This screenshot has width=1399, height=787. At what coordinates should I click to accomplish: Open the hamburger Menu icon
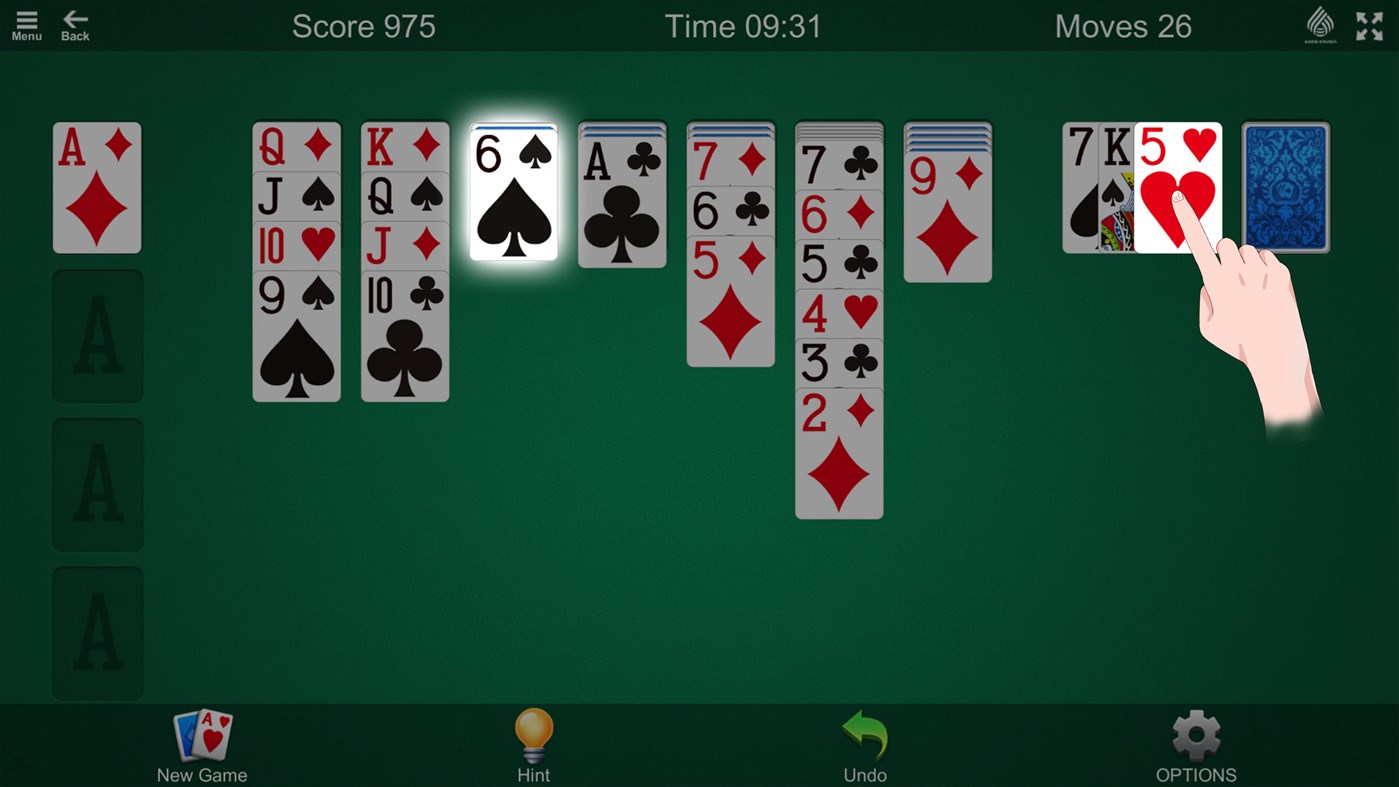(x=26, y=22)
